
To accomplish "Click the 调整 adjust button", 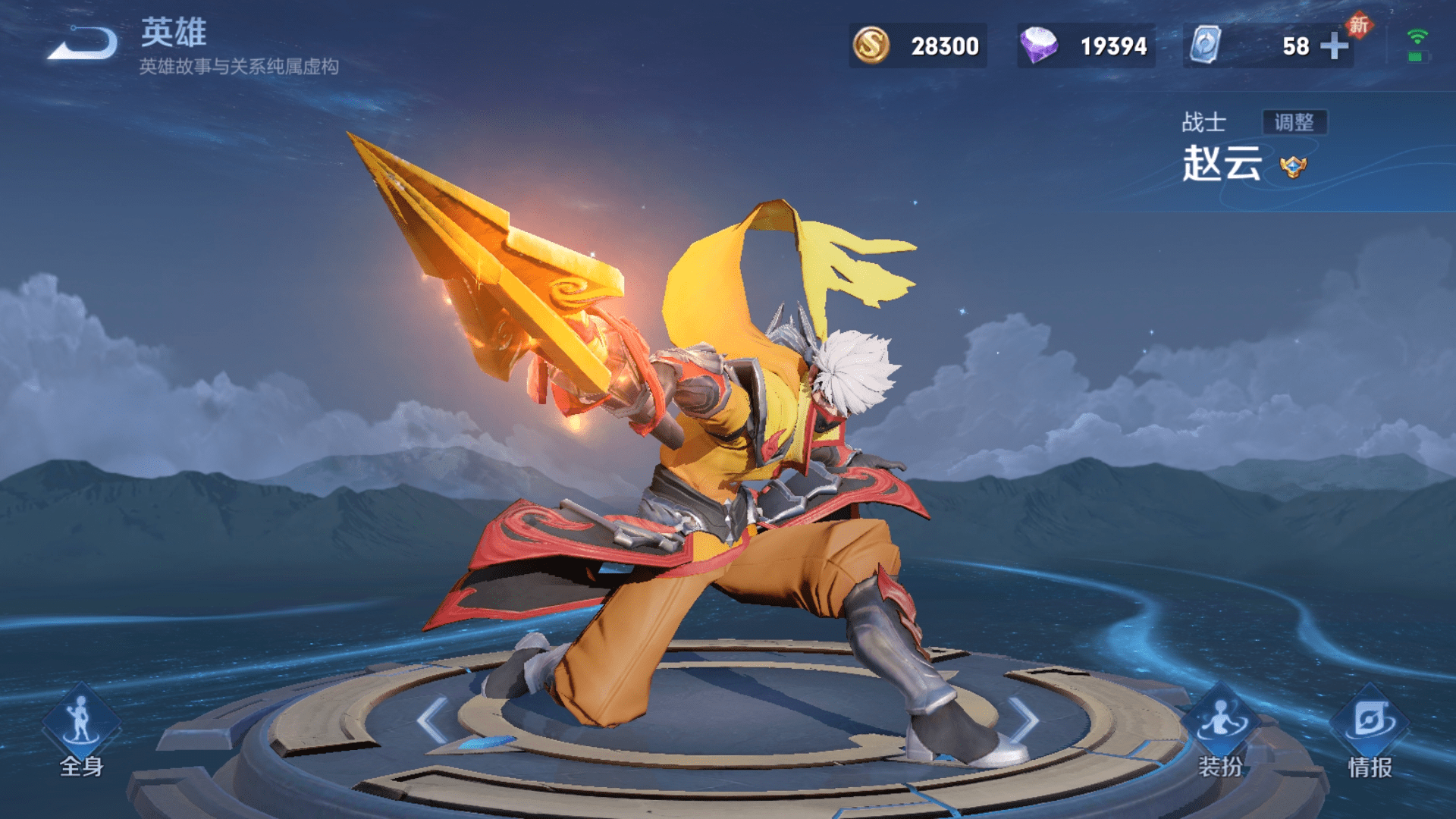I will coord(1294,122).
